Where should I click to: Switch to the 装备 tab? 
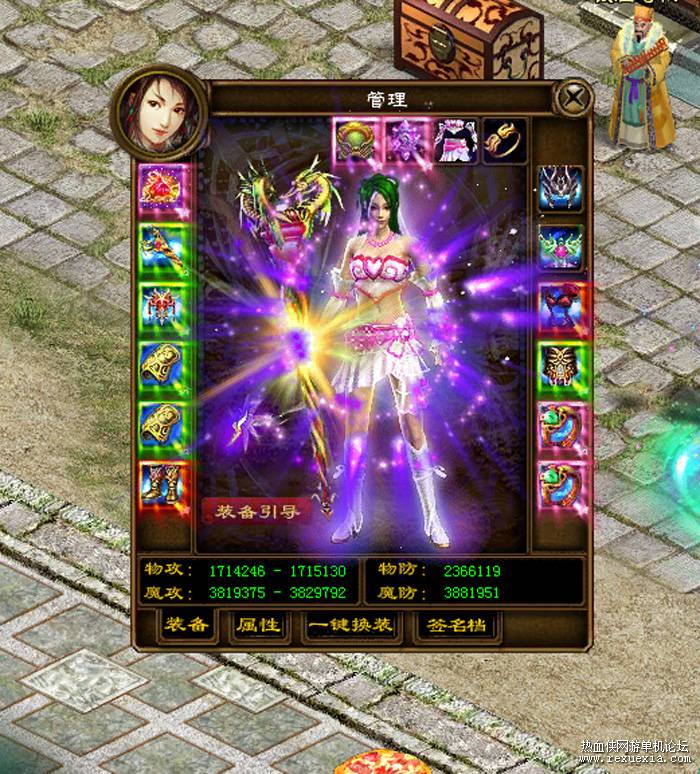(x=187, y=625)
